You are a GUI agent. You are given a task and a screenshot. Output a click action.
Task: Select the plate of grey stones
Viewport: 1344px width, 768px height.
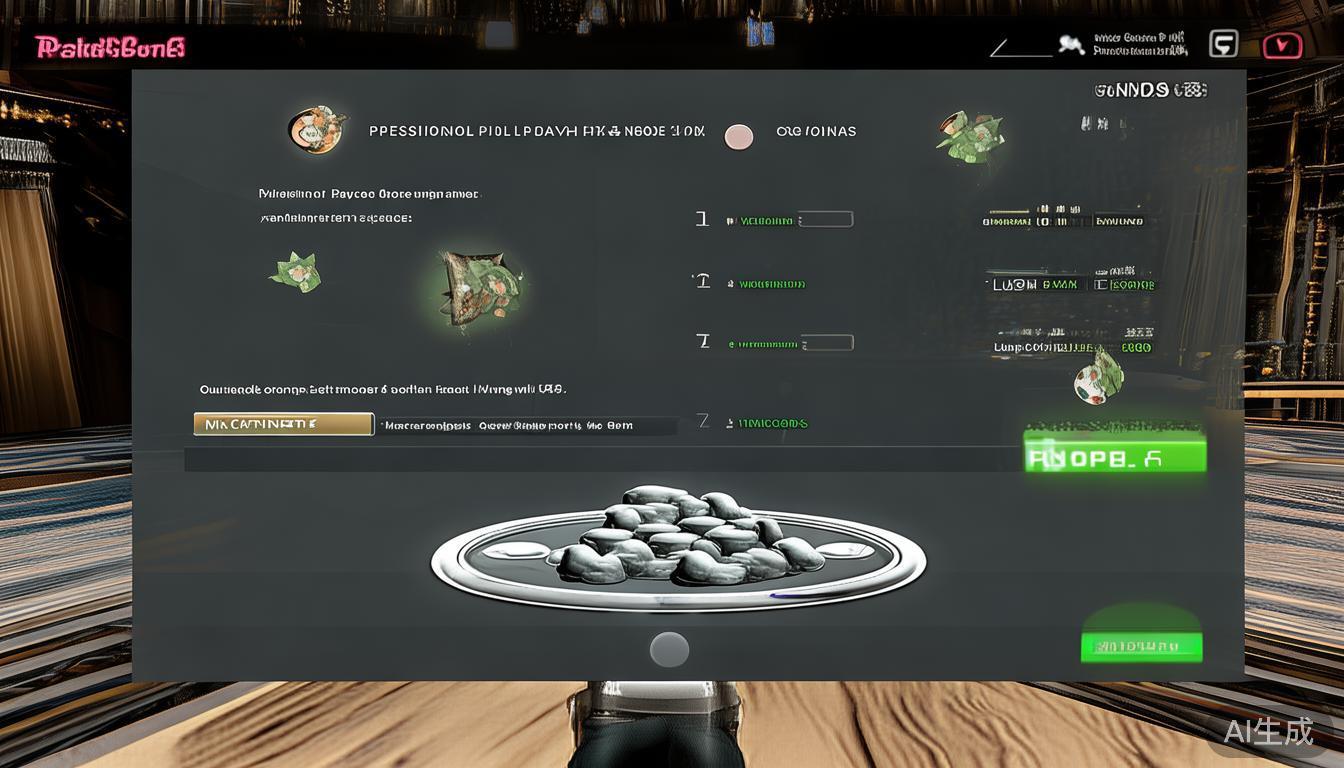678,548
